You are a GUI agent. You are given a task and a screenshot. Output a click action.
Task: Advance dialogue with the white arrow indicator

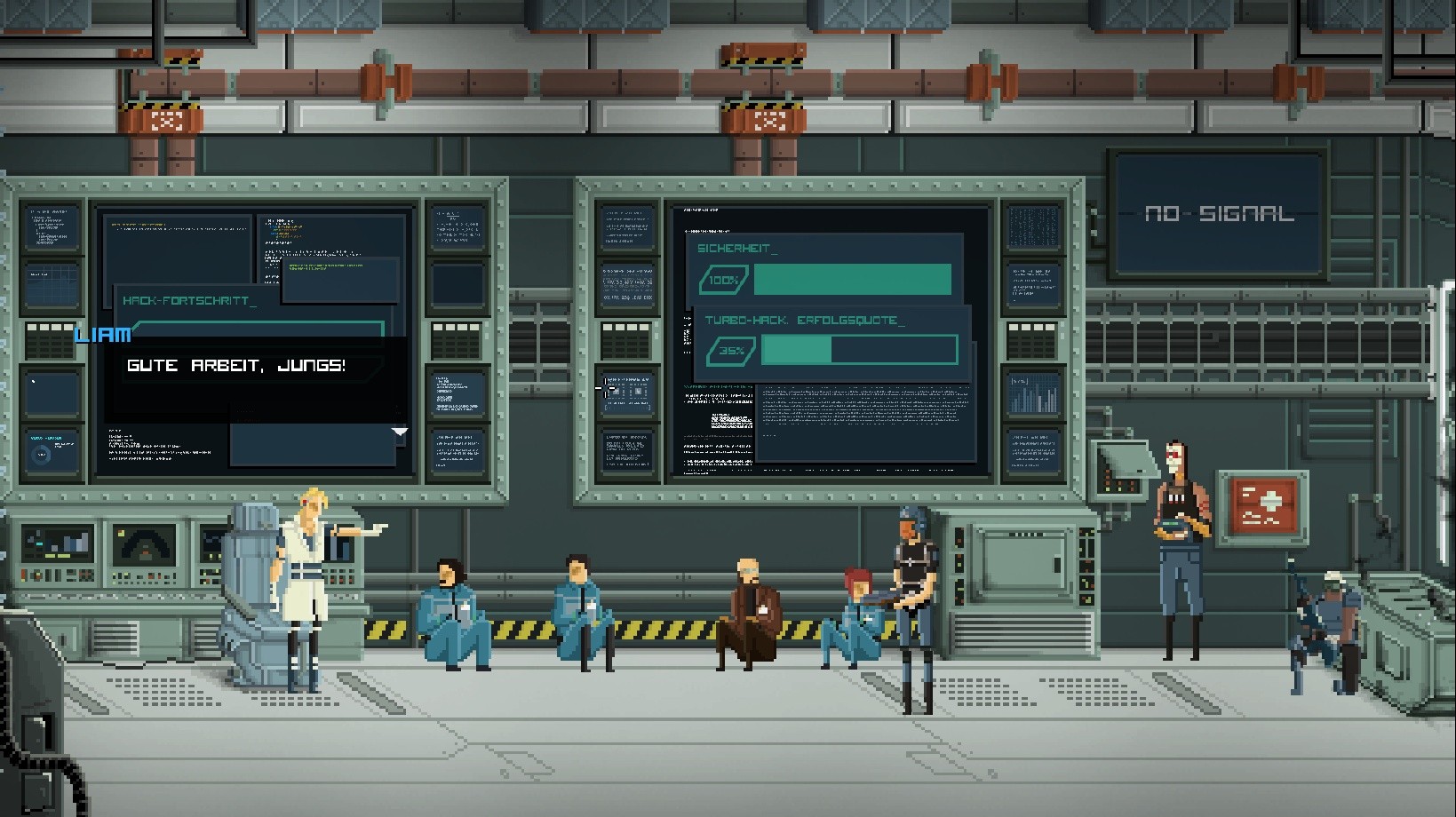click(x=400, y=432)
